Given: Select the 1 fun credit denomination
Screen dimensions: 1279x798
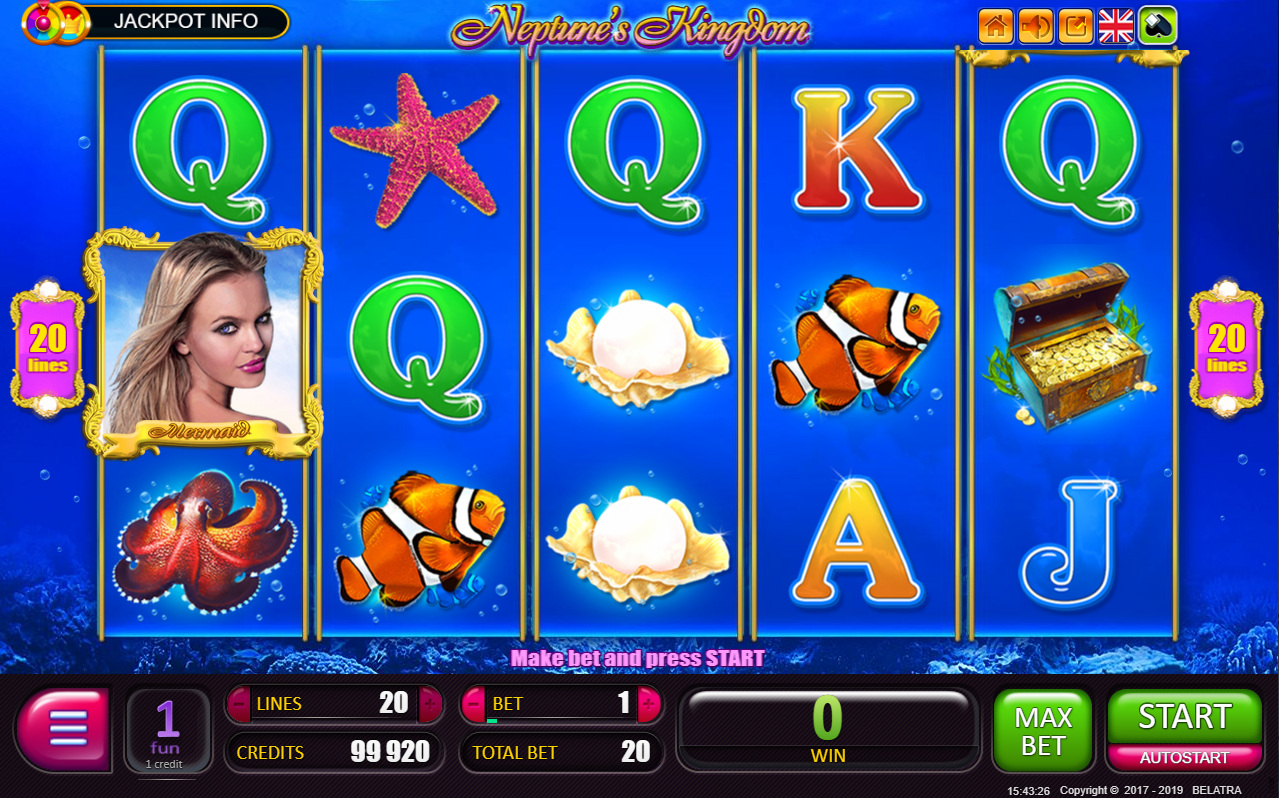Looking at the screenshot, I should coord(166,730).
